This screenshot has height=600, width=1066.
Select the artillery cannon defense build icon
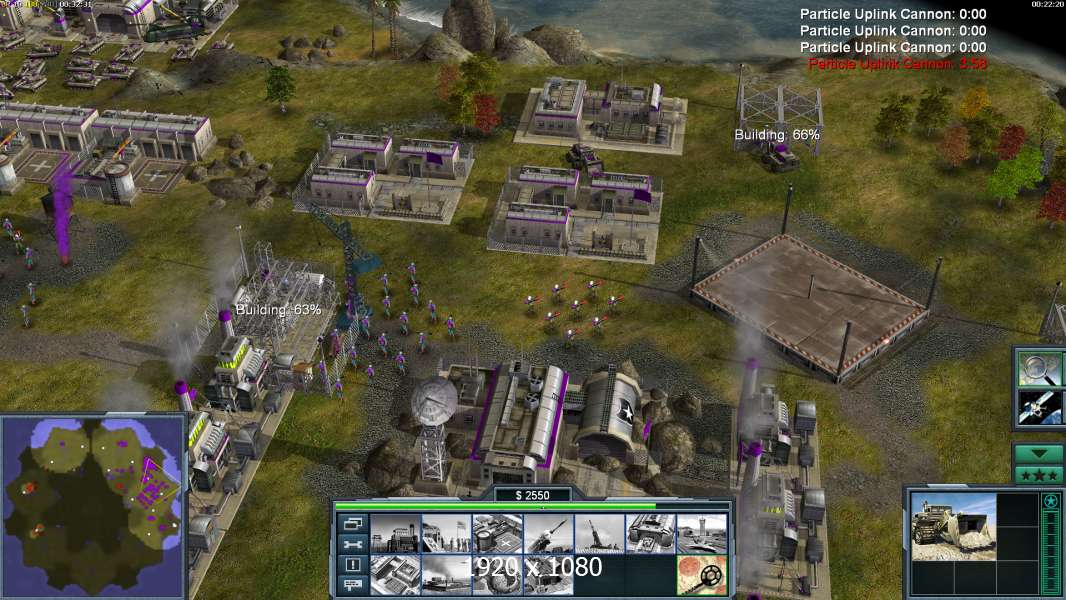coord(599,535)
